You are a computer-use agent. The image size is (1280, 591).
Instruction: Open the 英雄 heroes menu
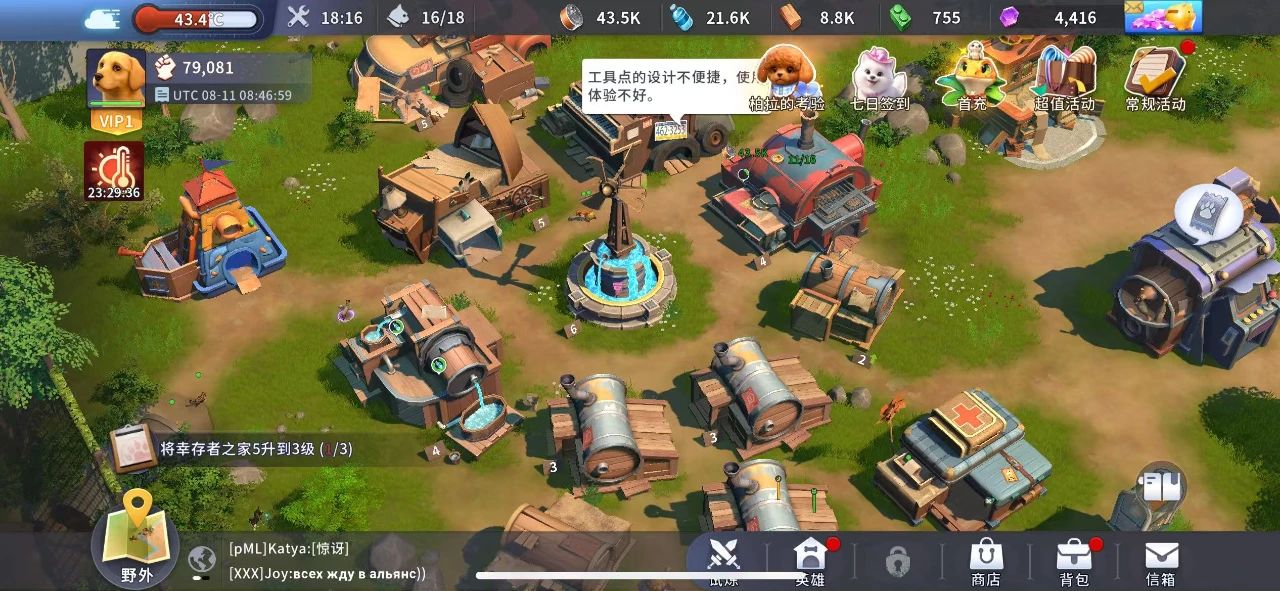[810, 560]
